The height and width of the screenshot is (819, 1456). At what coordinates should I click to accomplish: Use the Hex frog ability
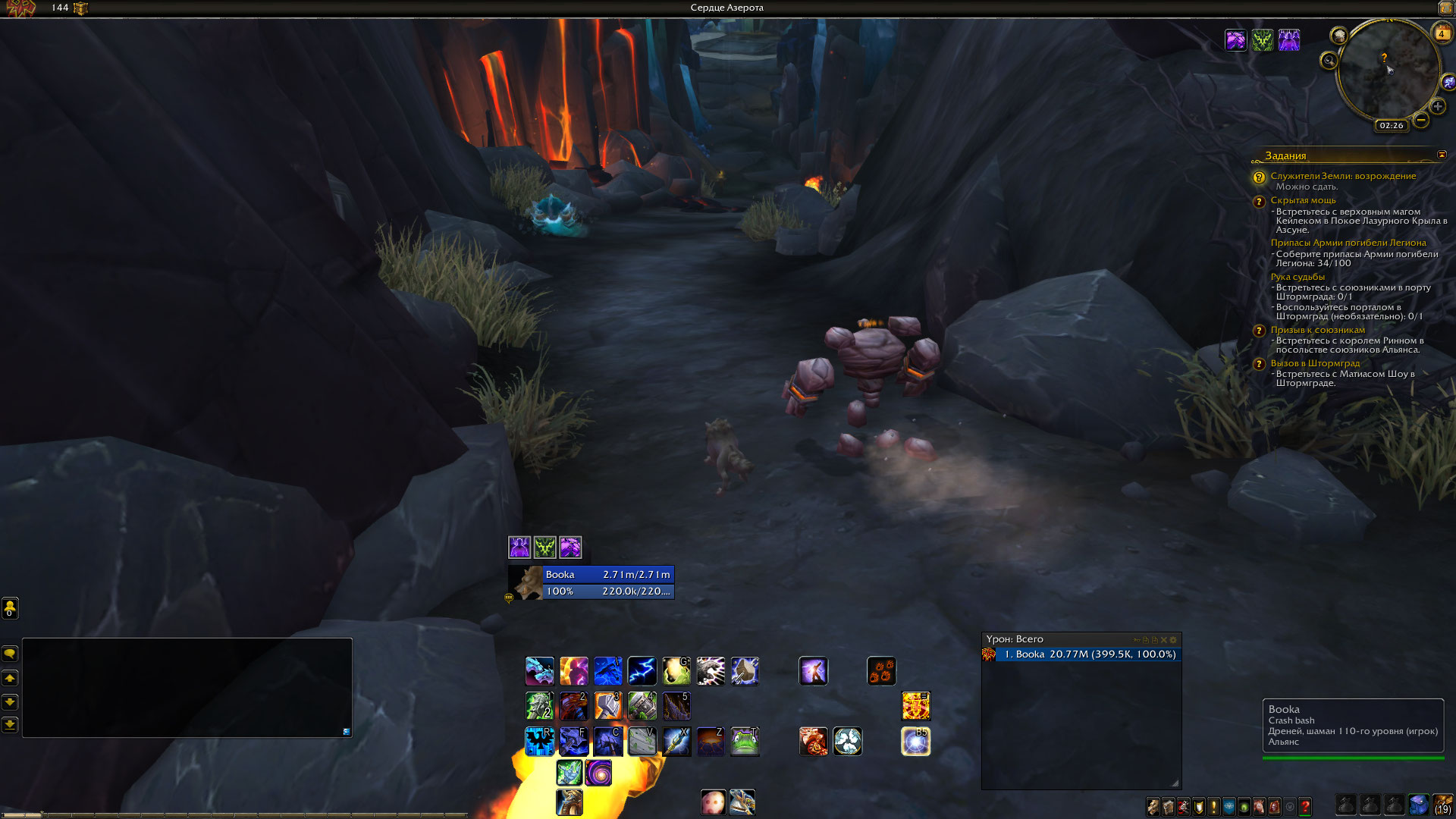tap(745, 742)
